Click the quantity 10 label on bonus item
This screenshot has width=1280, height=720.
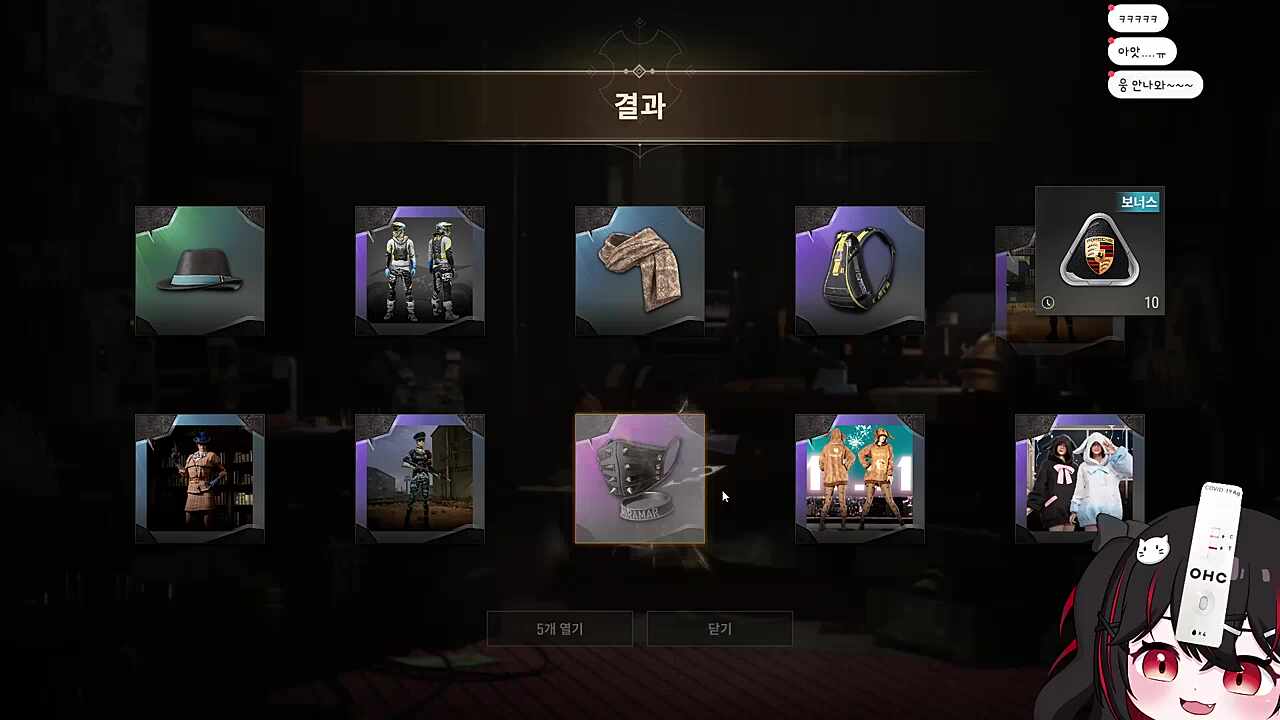pos(1151,302)
